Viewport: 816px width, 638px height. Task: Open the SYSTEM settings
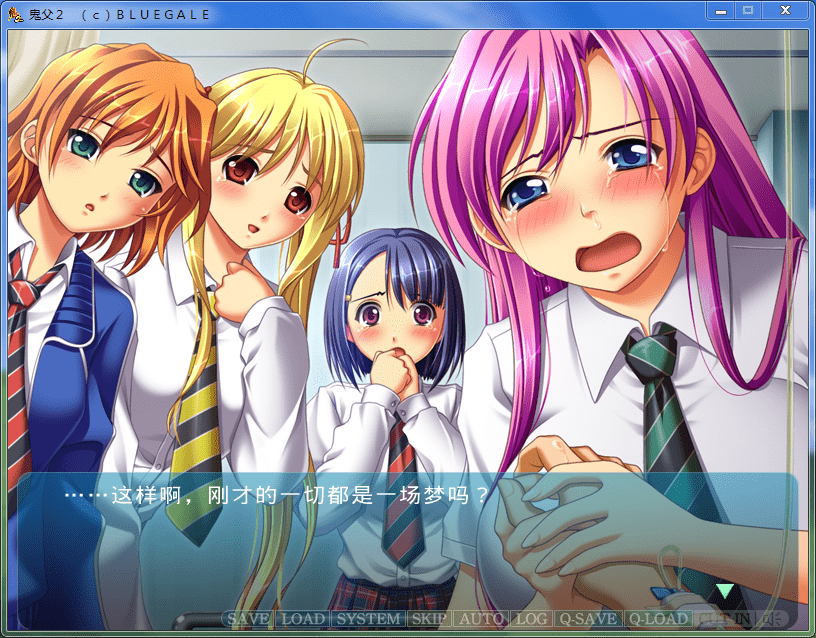coord(367,619)
